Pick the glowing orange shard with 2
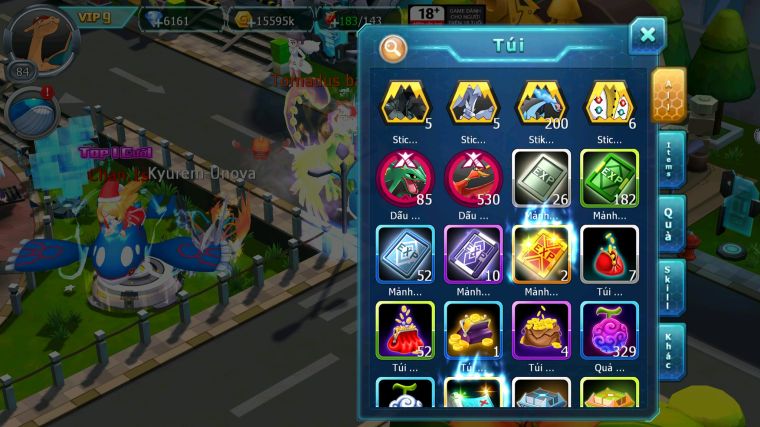The height and width of the screenshot is (427, 760). [x=541, y=252]
